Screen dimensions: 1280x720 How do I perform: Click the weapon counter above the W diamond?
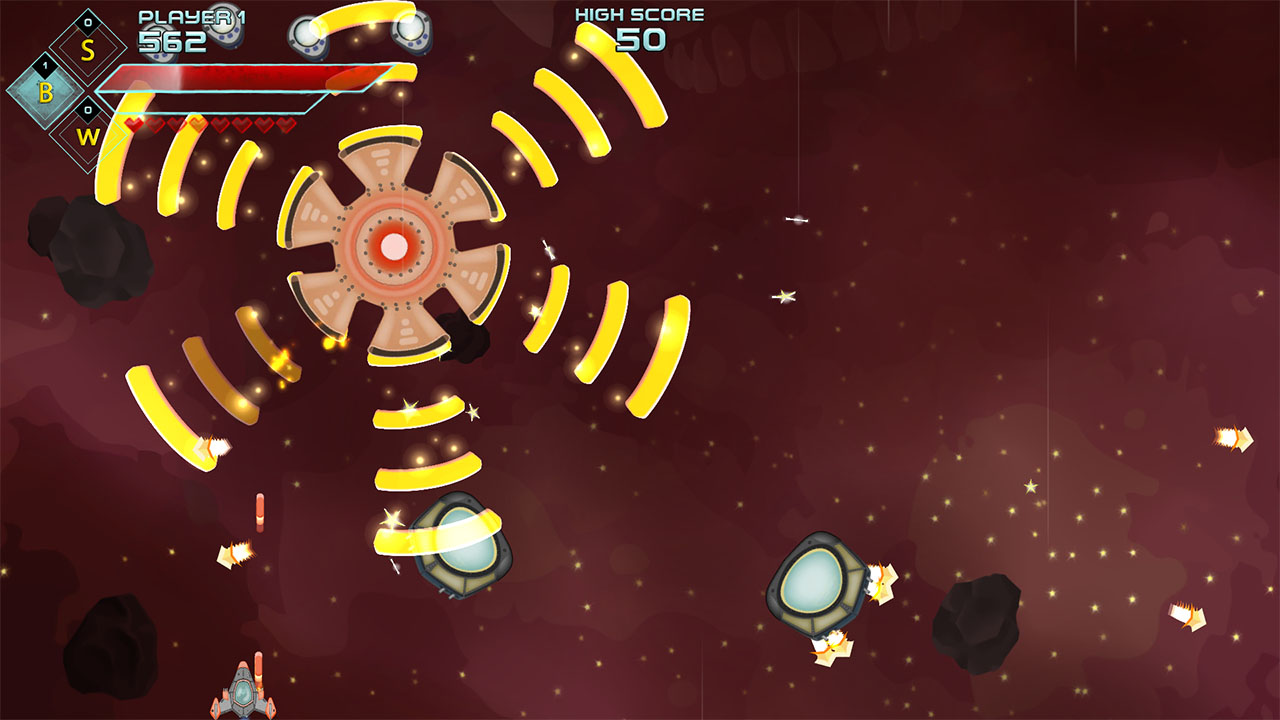pos(88,110)
